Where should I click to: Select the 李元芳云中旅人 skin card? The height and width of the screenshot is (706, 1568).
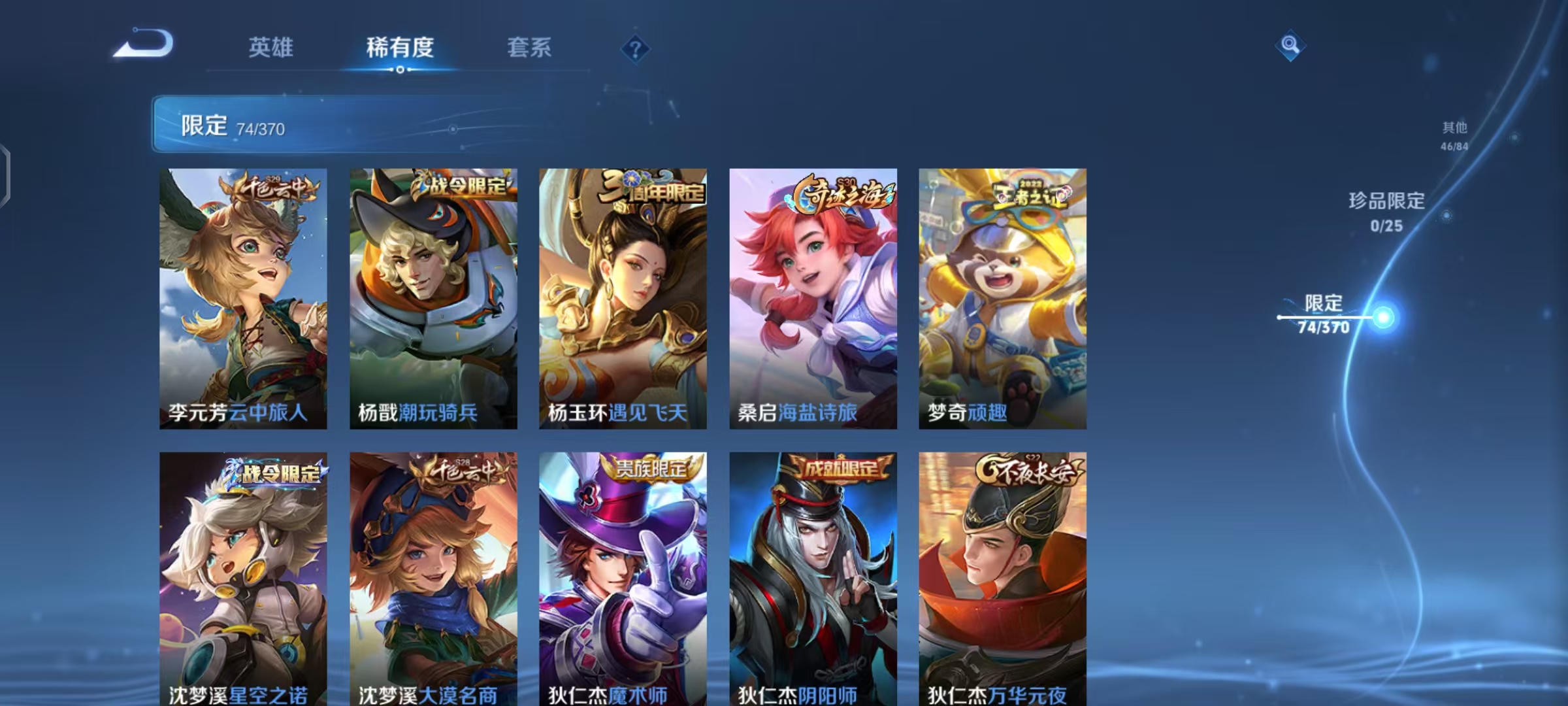pyautogui.click(x=243, y=297)
